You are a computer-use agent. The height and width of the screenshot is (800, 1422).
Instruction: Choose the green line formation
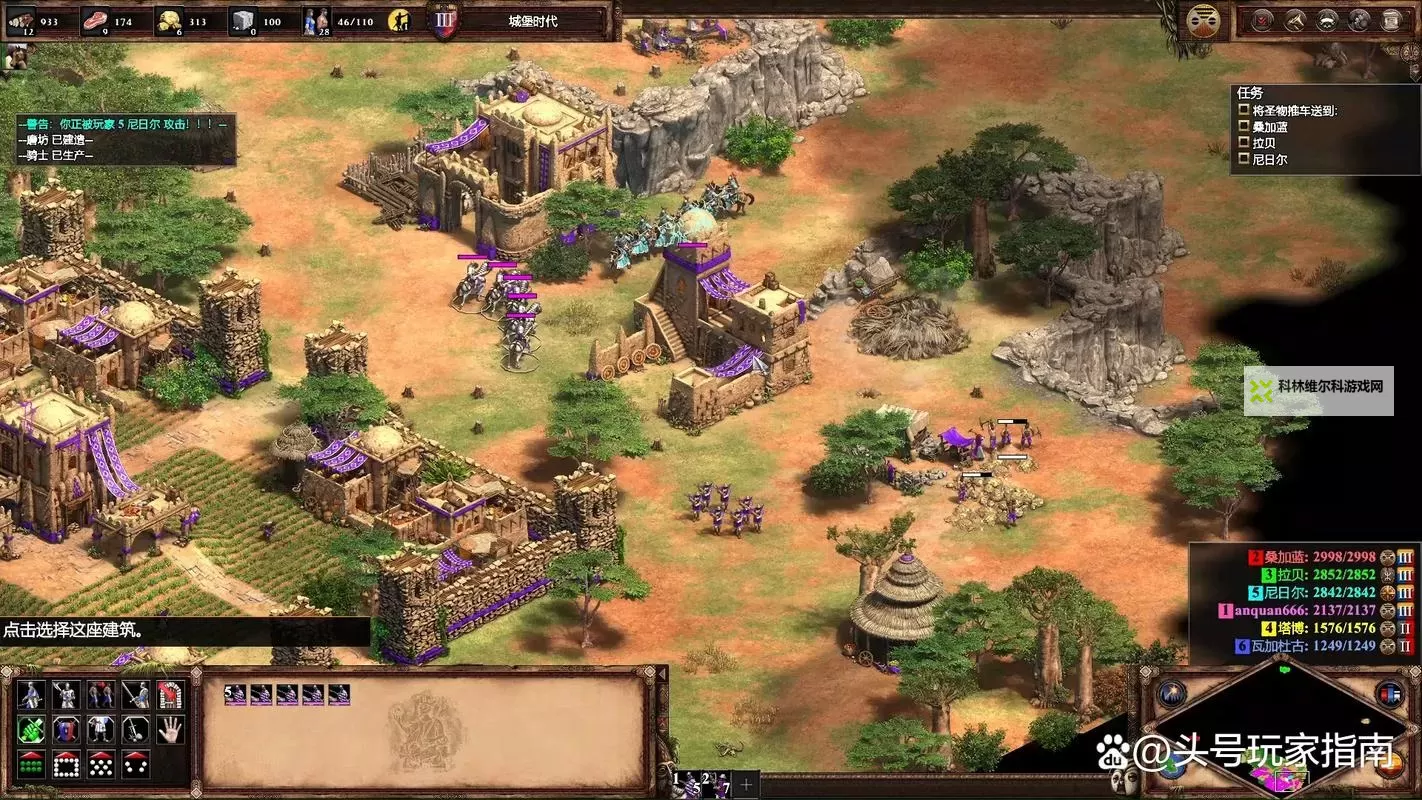32,765
